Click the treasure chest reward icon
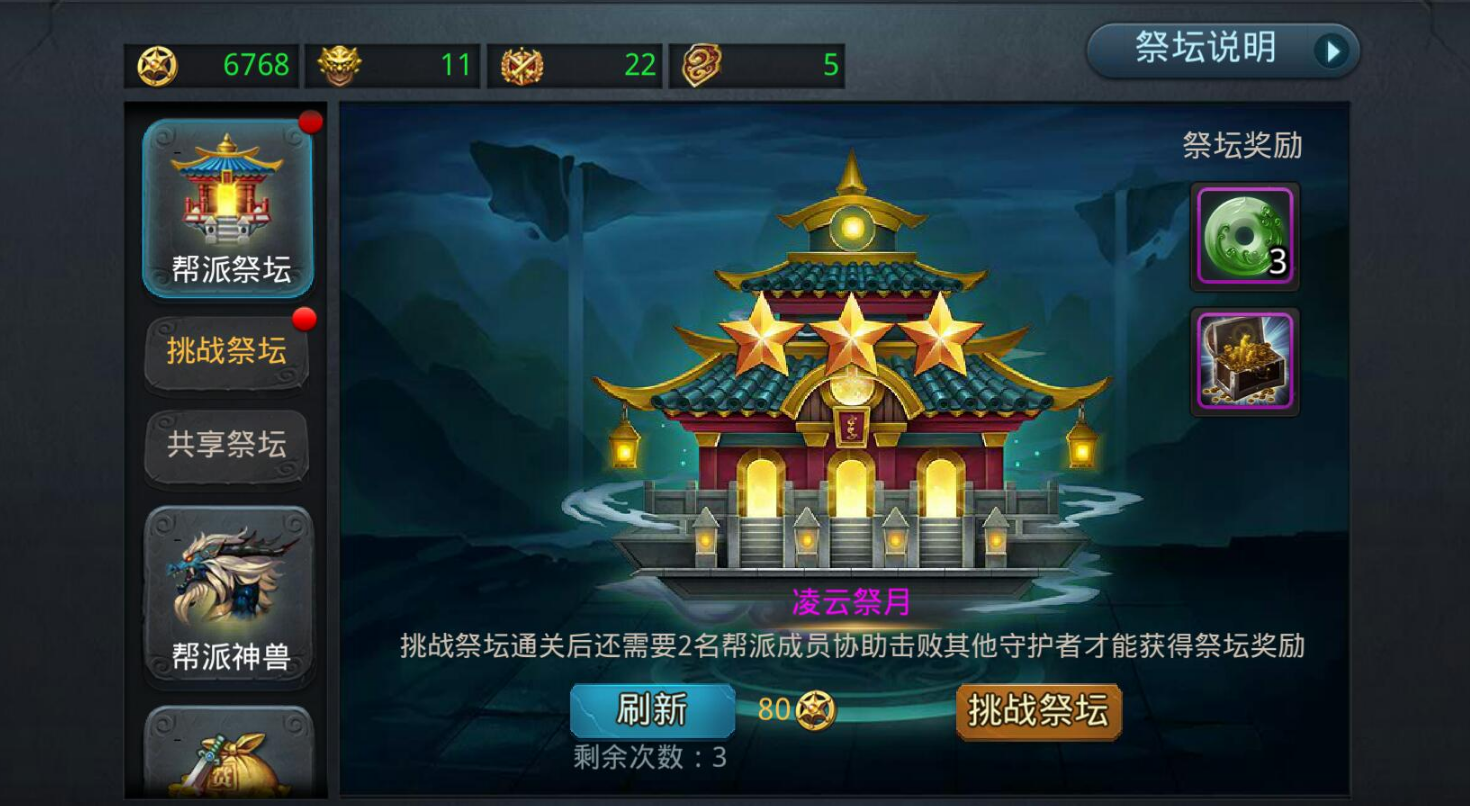The width and height of the screenshot is (1470, 806). pyautogui.click(x=1244, y=359)
